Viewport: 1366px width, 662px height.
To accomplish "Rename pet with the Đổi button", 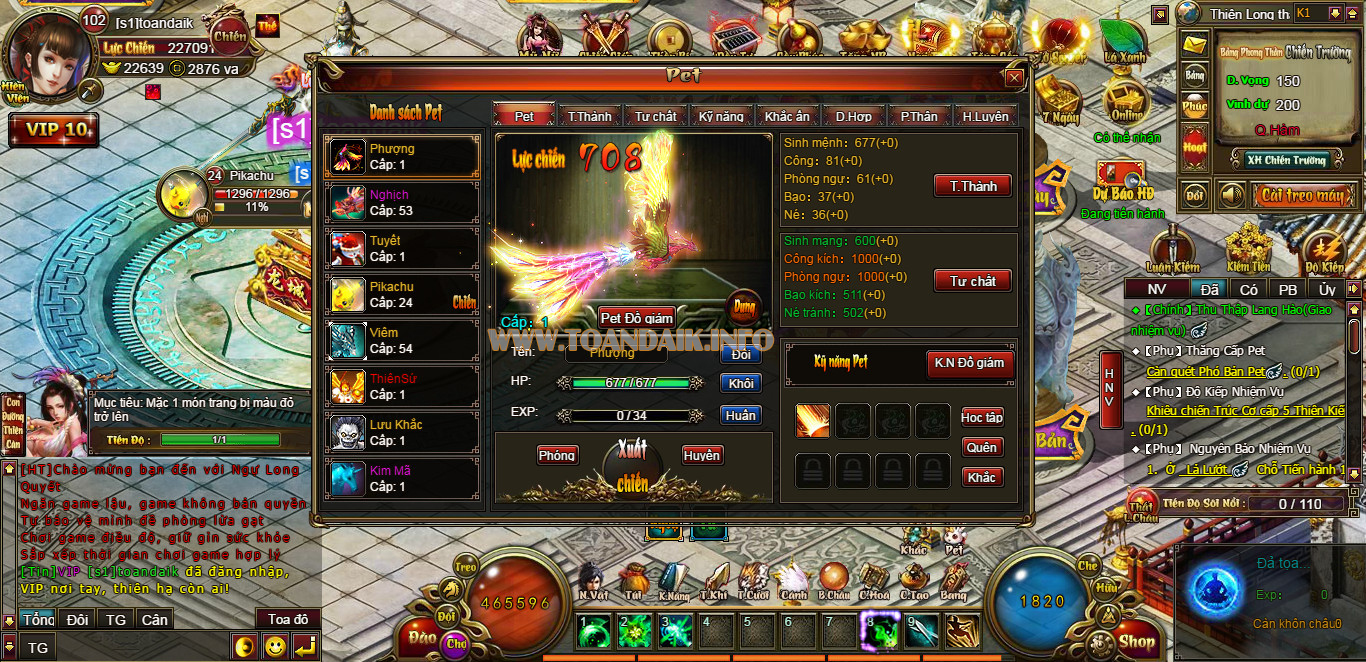I will 740,354.
